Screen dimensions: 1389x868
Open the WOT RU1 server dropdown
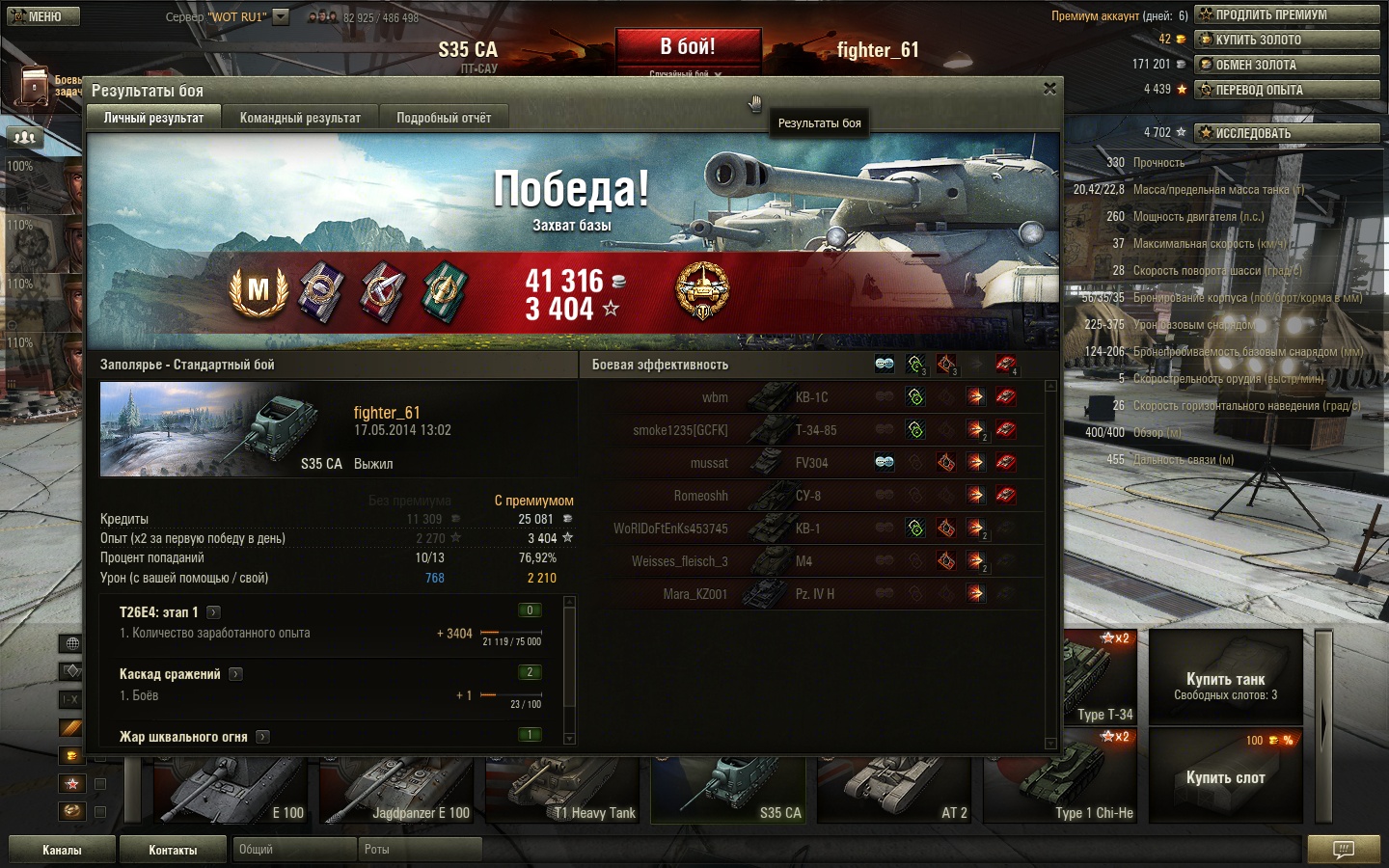click(281, 16)
